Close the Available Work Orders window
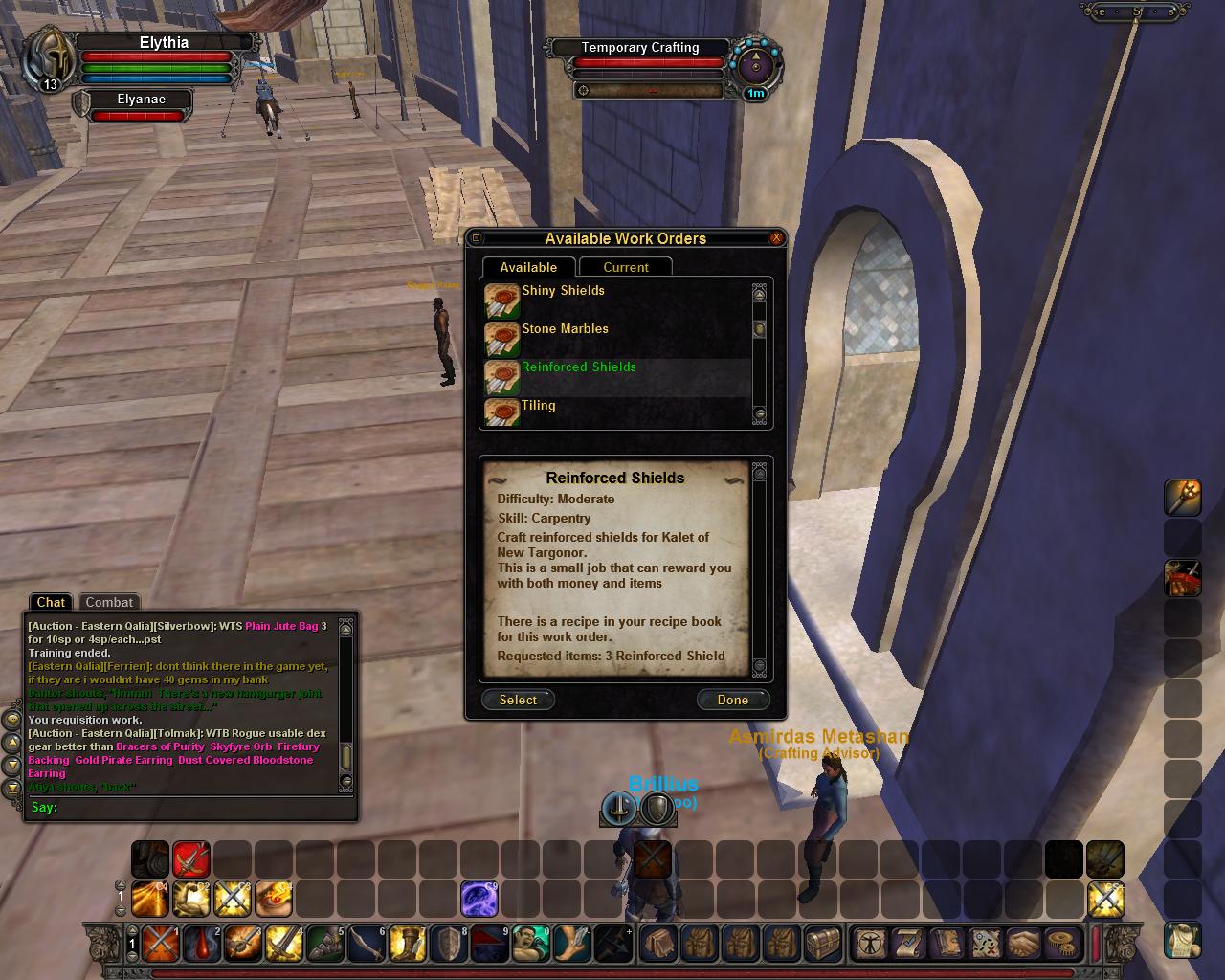 click(776, 238)
